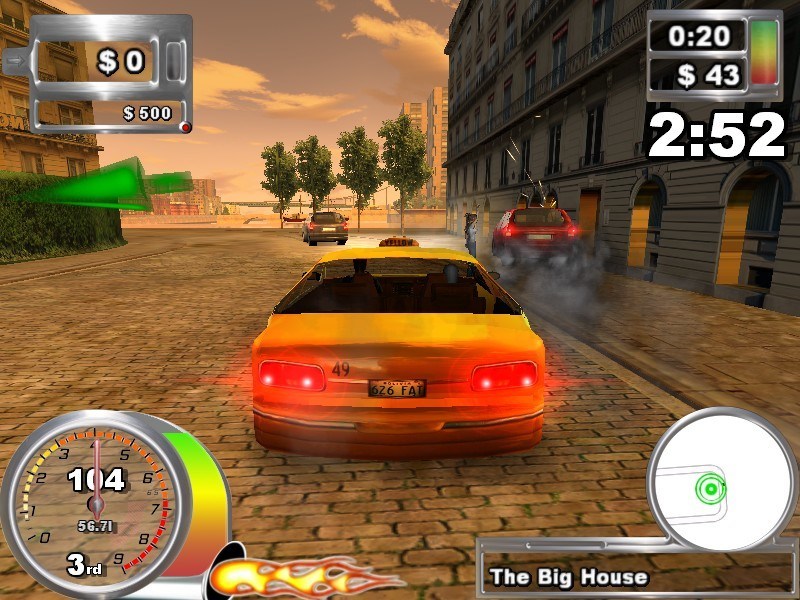This screenshot has height=600, width=800.
Task: Click the circular minimap radar
Action: coord(722,478)
